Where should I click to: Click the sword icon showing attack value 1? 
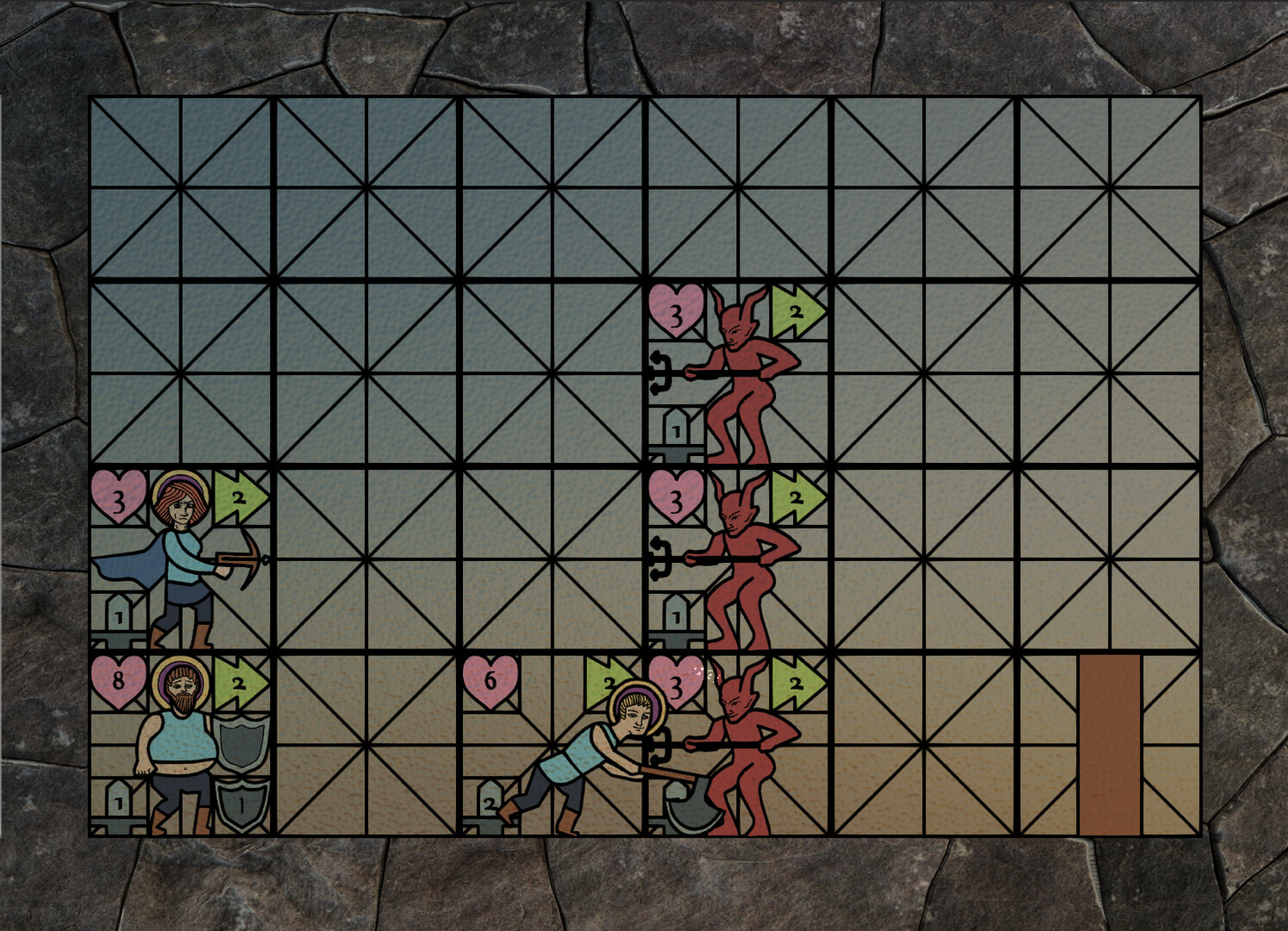click(x=118, y=616)
